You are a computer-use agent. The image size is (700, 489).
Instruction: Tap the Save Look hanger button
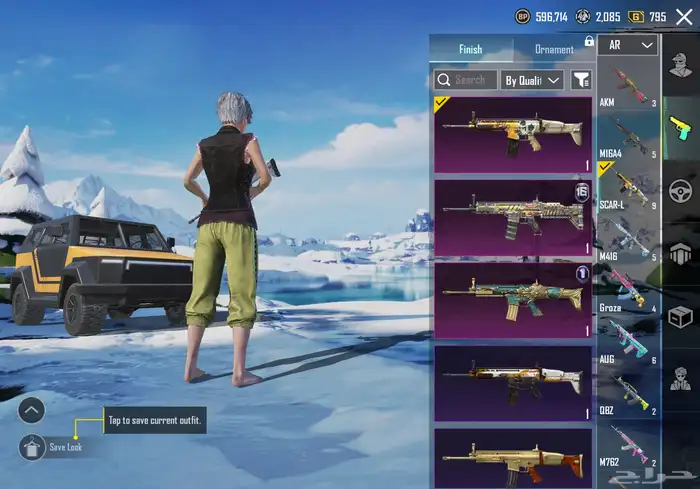coord(32,446)
